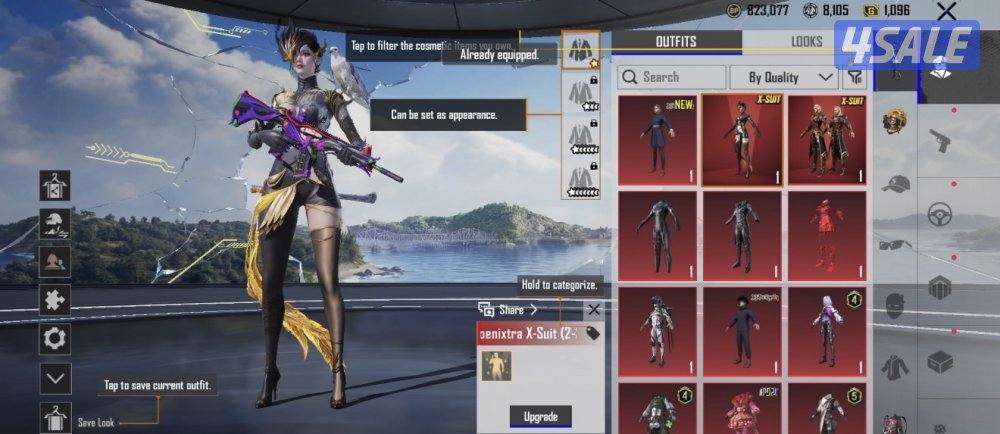Open the gear settings icon on left bar
This screenshot has height=434, width=1000.
[x=54, y=339]
